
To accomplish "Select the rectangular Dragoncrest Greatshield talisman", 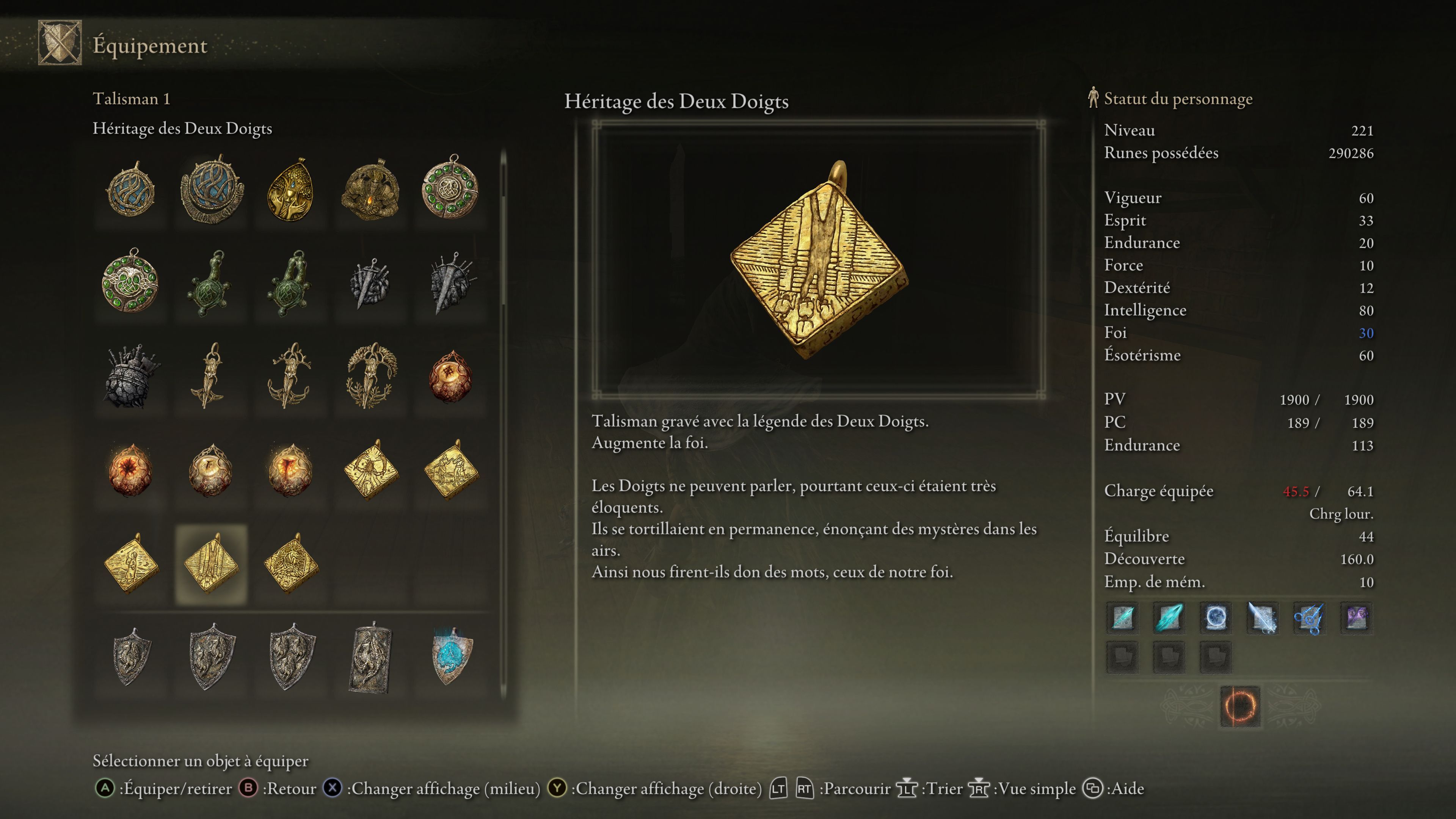I will tap(370, 658).
